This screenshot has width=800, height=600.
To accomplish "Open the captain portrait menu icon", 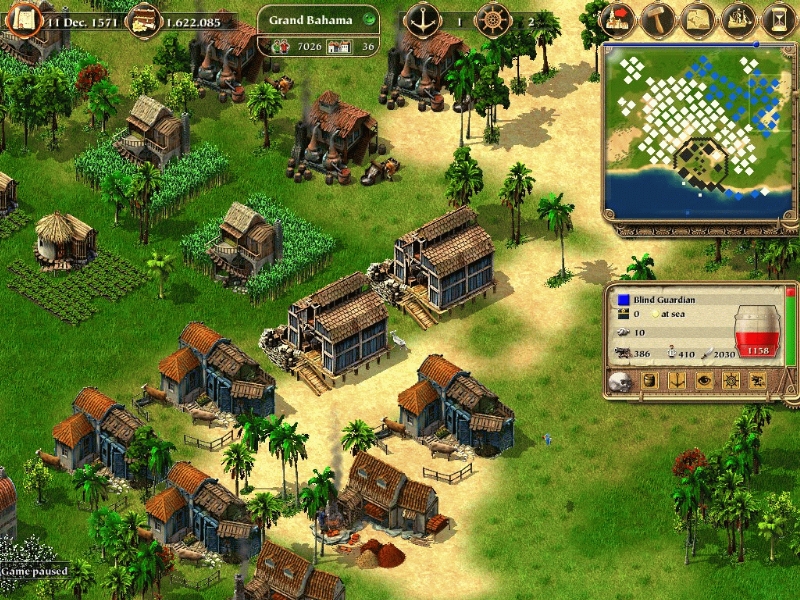I will click(x=22, y=19).
